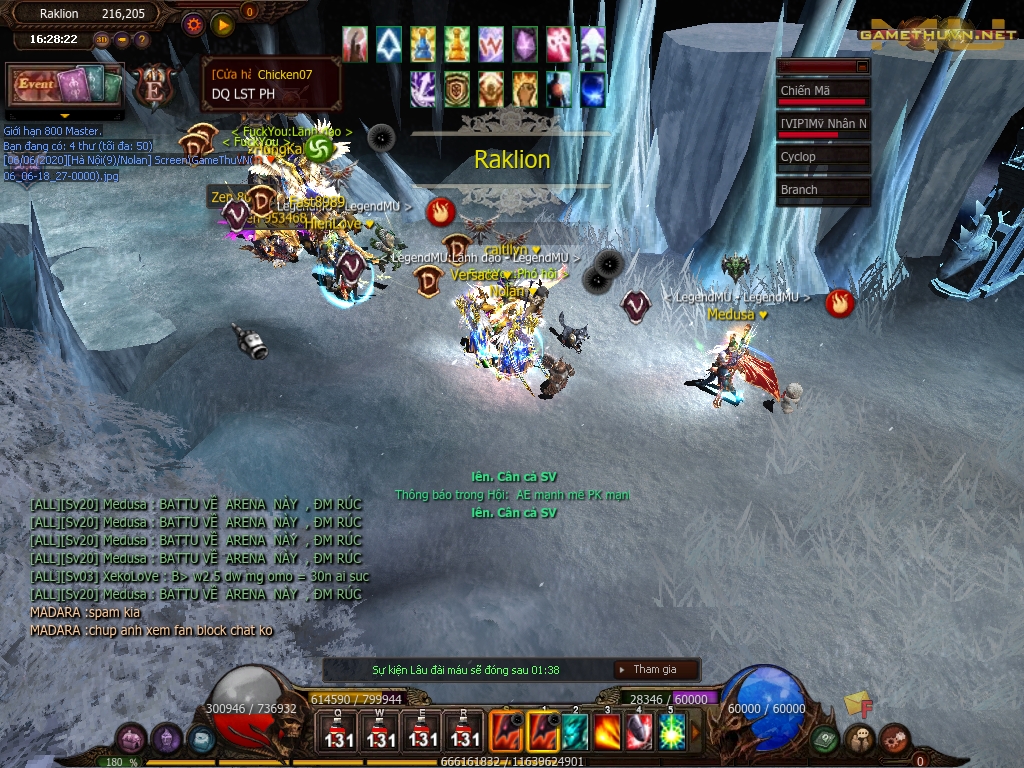Click the winged E emblem icon
Image resolution: width=1024 pixels, height=768 pixels.
(154, 86)
